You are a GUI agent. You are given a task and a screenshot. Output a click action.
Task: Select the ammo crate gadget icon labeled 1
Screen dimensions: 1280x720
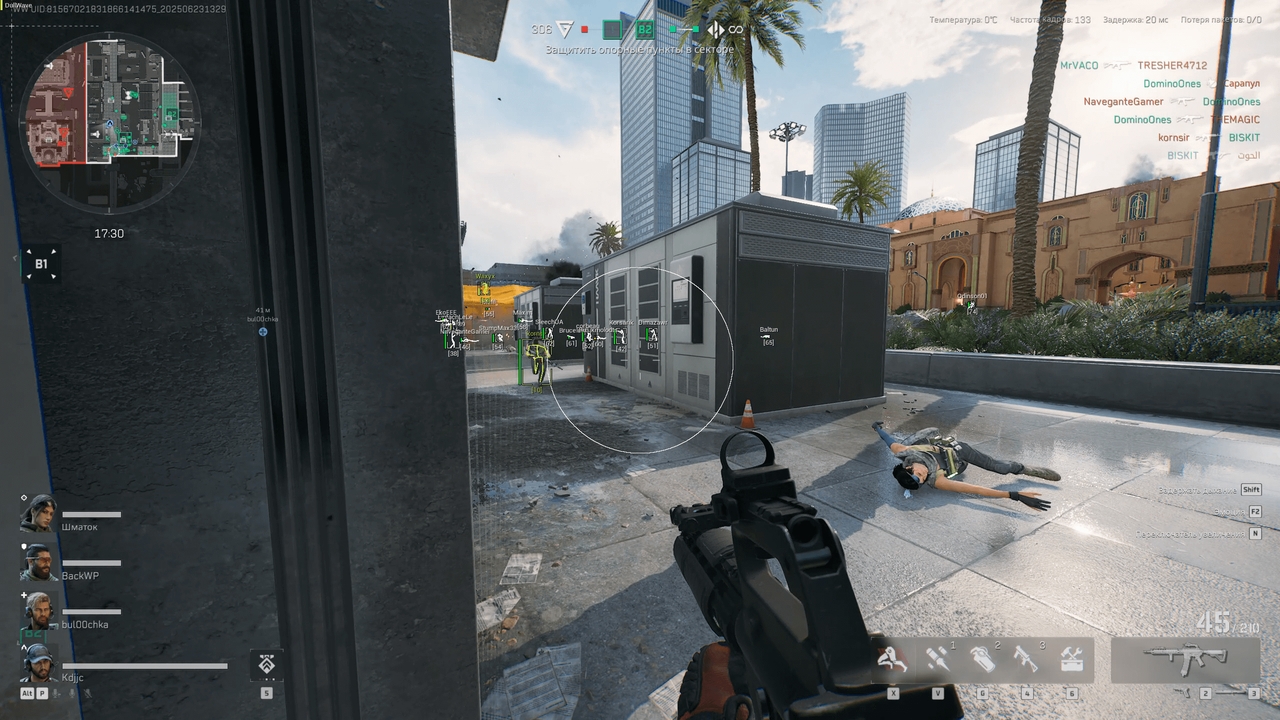pos(938,658)
